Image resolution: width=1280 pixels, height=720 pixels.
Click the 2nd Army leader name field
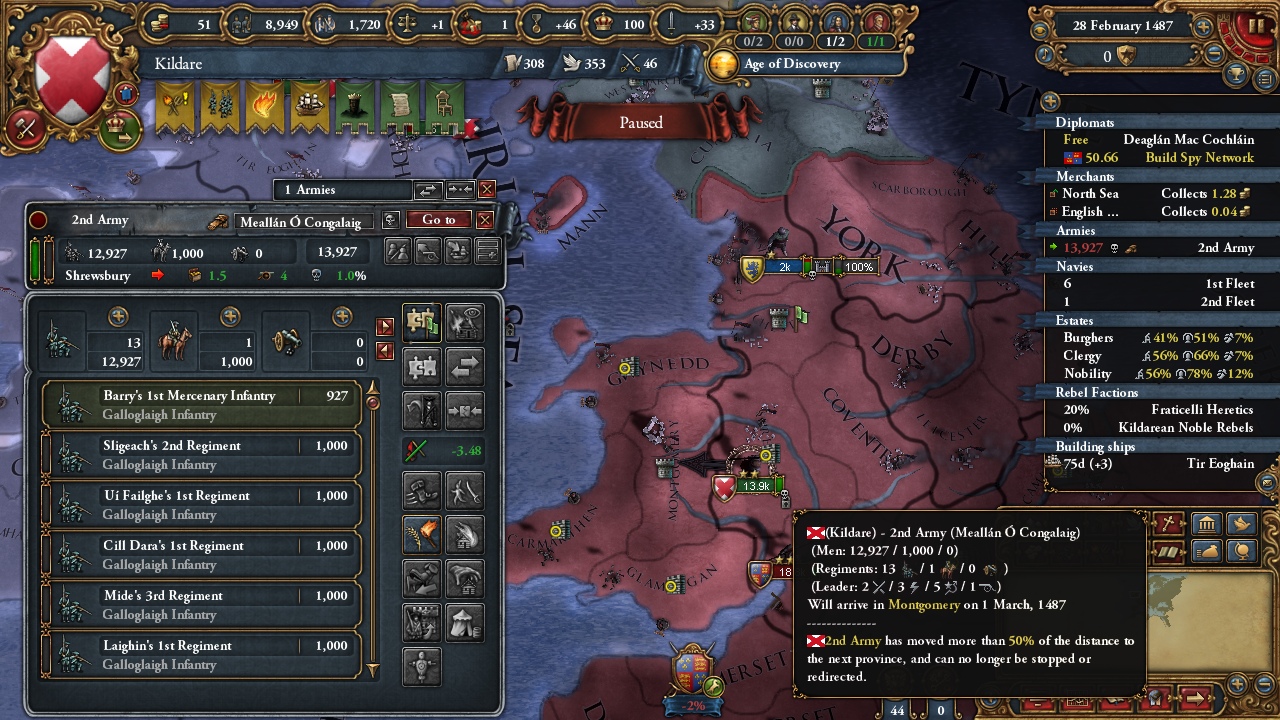305,220
